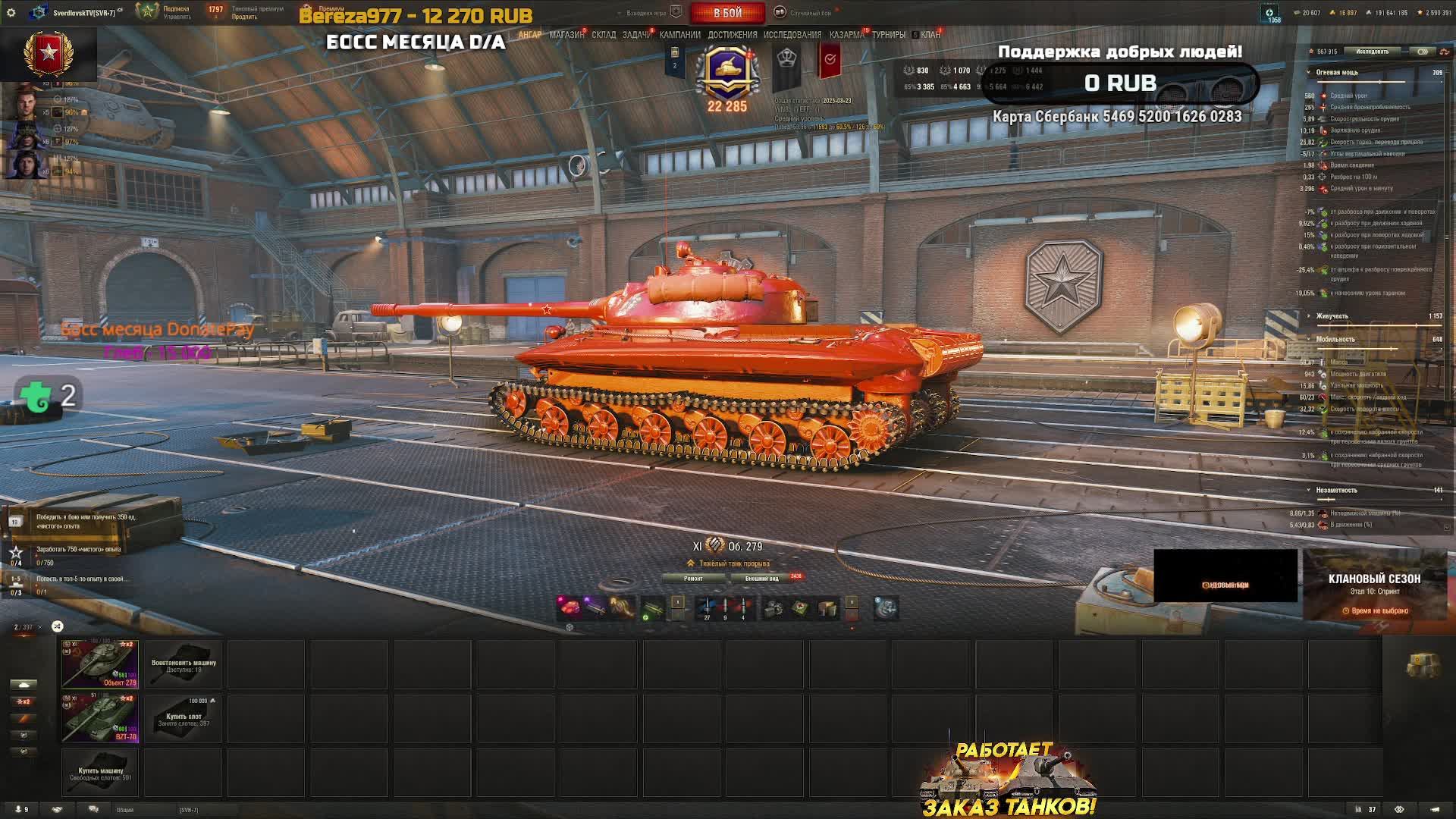Open the Внешний вид customization button
This screenshot has width=1456, height=819.
click(x=762, y=579)
